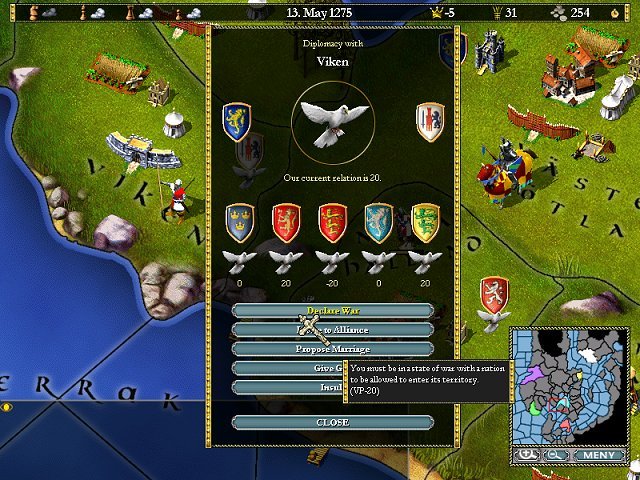Click the Give Gift button
This screenshot has width=640, height=480.
(x=290, y=368)
